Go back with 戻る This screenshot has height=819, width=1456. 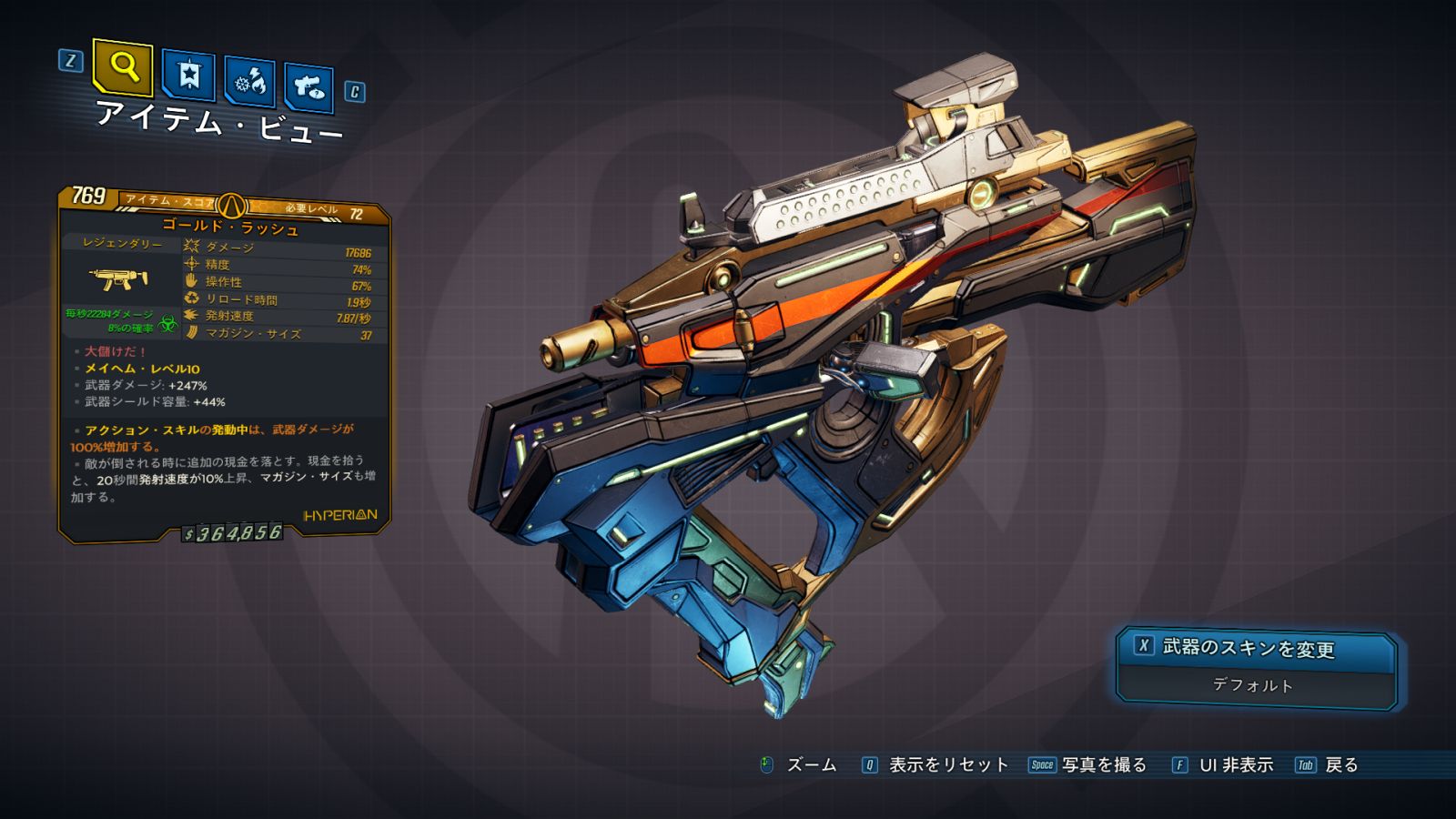pyautogui.click(x=1328, y=765)
